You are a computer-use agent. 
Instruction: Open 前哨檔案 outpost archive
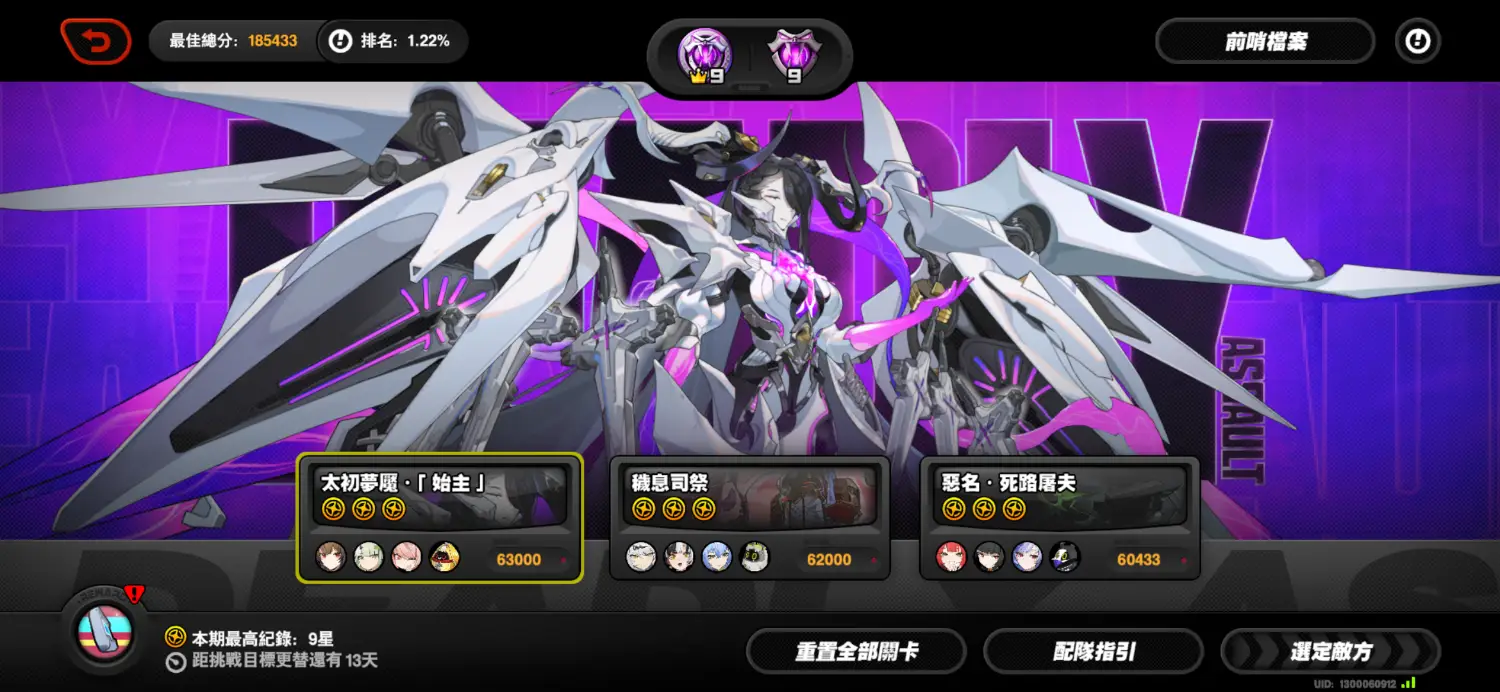(x=1265, y=42)
